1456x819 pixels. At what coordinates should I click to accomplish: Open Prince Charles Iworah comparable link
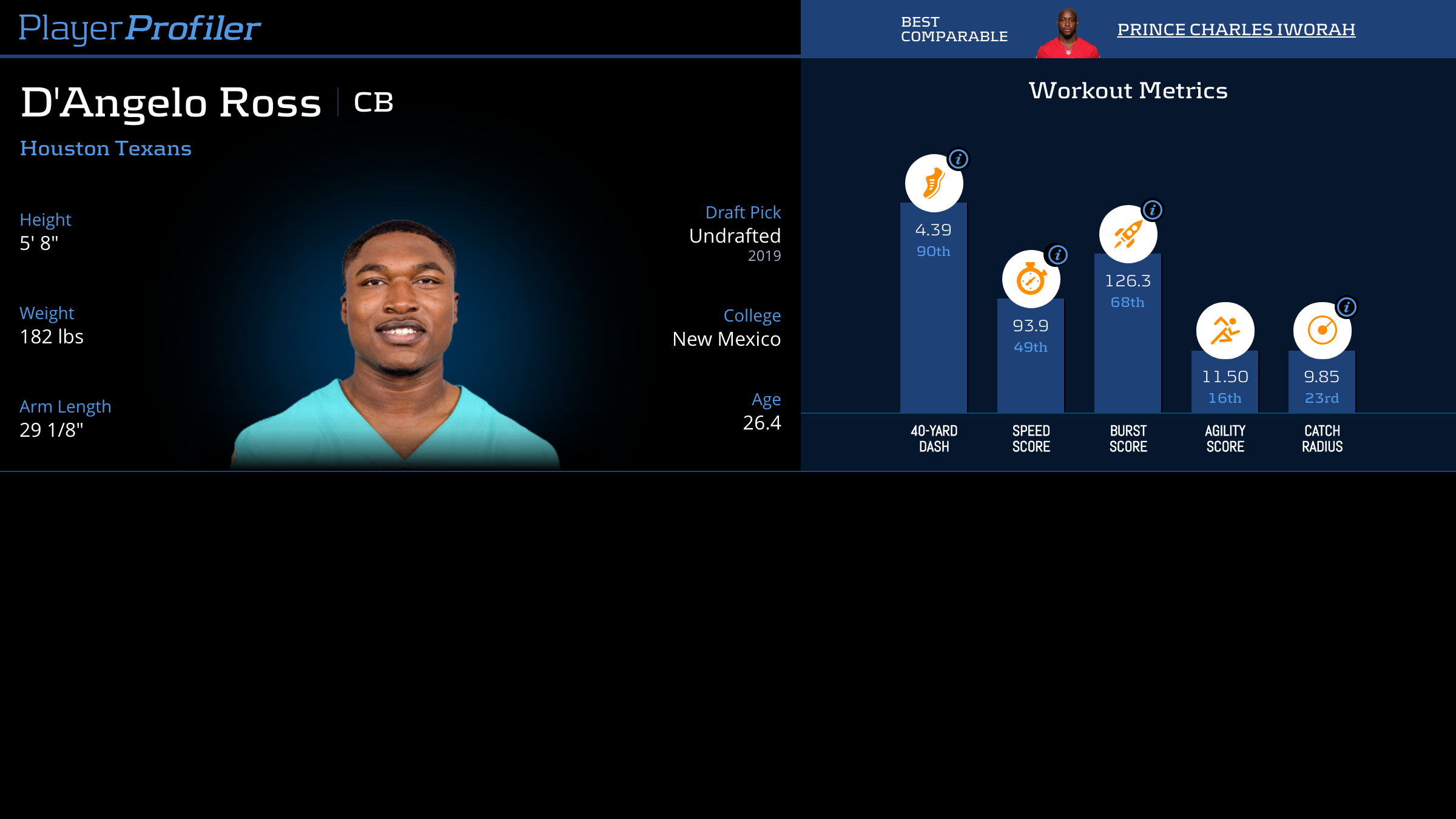tap(1236, 30)
